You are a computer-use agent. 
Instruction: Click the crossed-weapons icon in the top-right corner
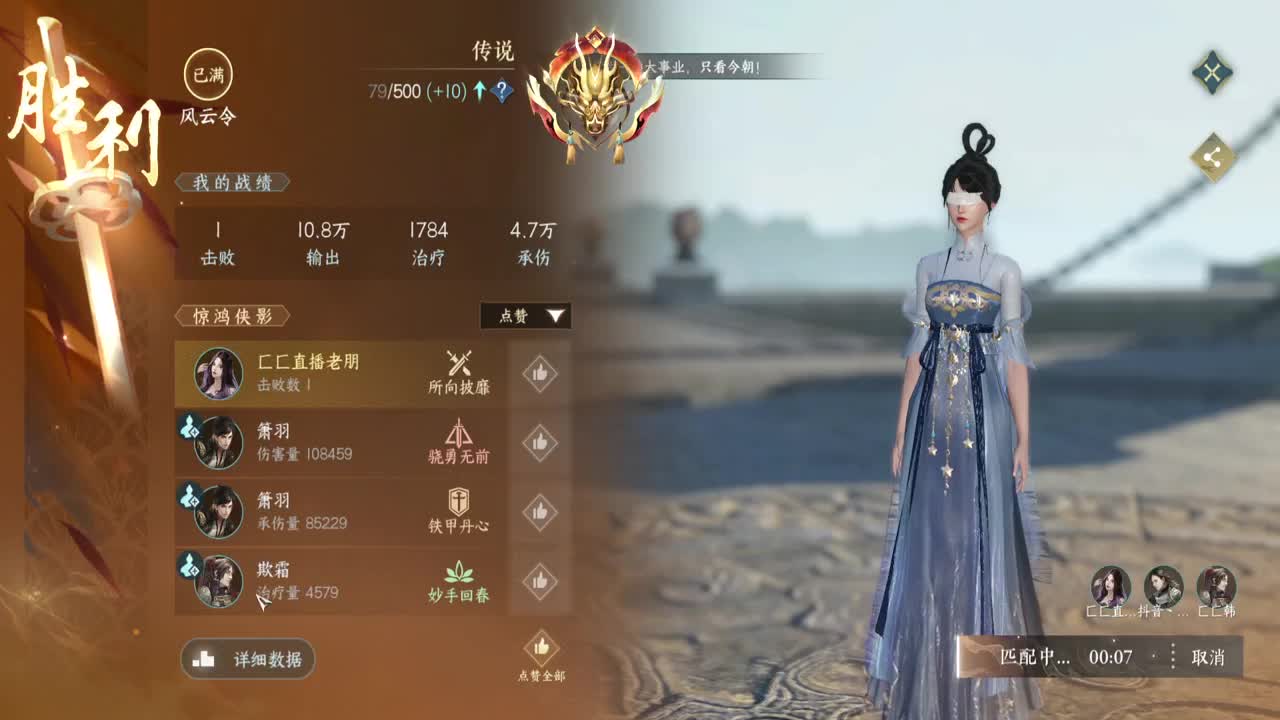[x=1213, y=73]
